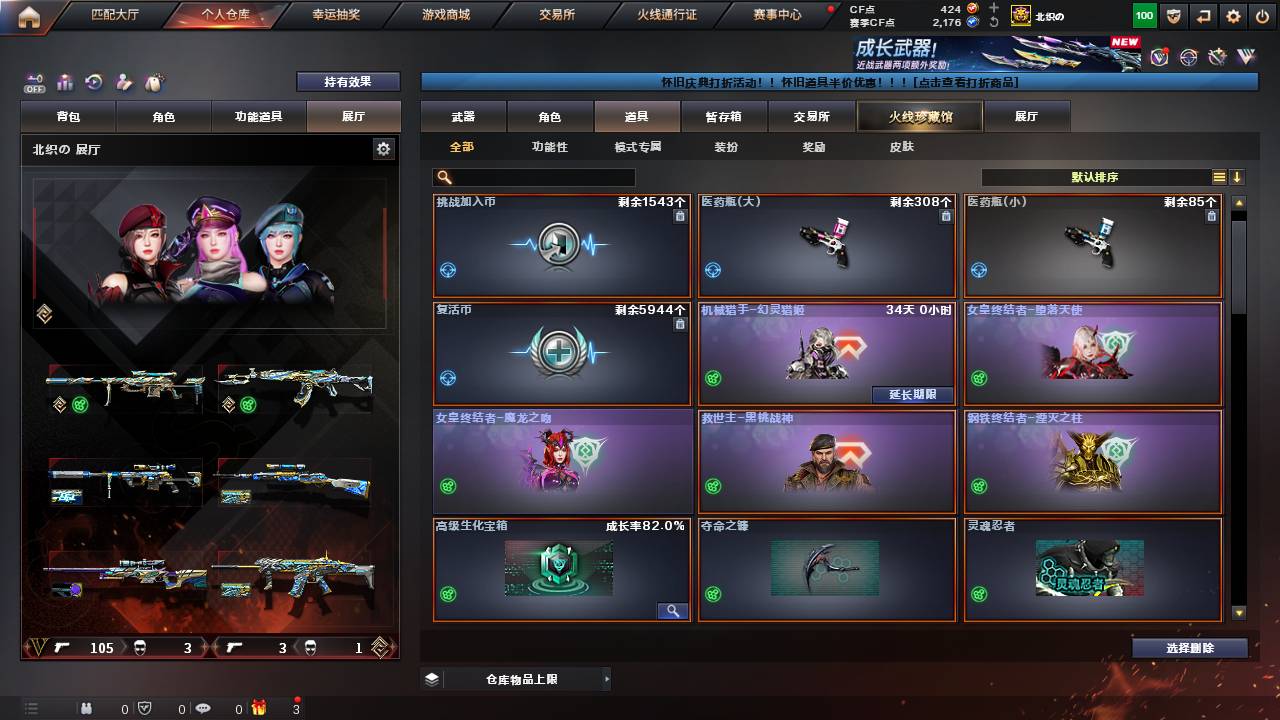Open the 暂存箱 temporary storage tab
Screen dimensions: 1280x720
point(724,117)
